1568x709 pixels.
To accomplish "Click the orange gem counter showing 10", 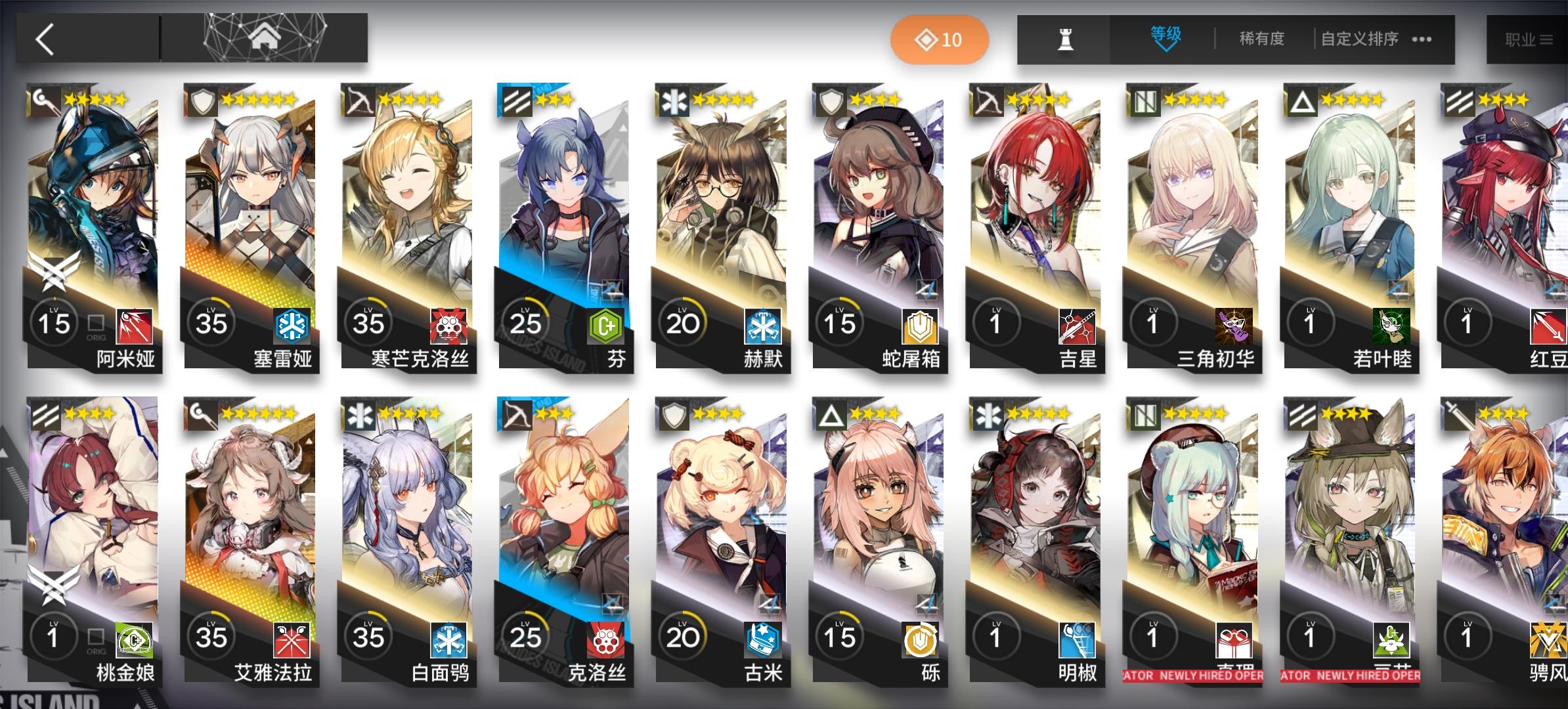I will 940,39.
